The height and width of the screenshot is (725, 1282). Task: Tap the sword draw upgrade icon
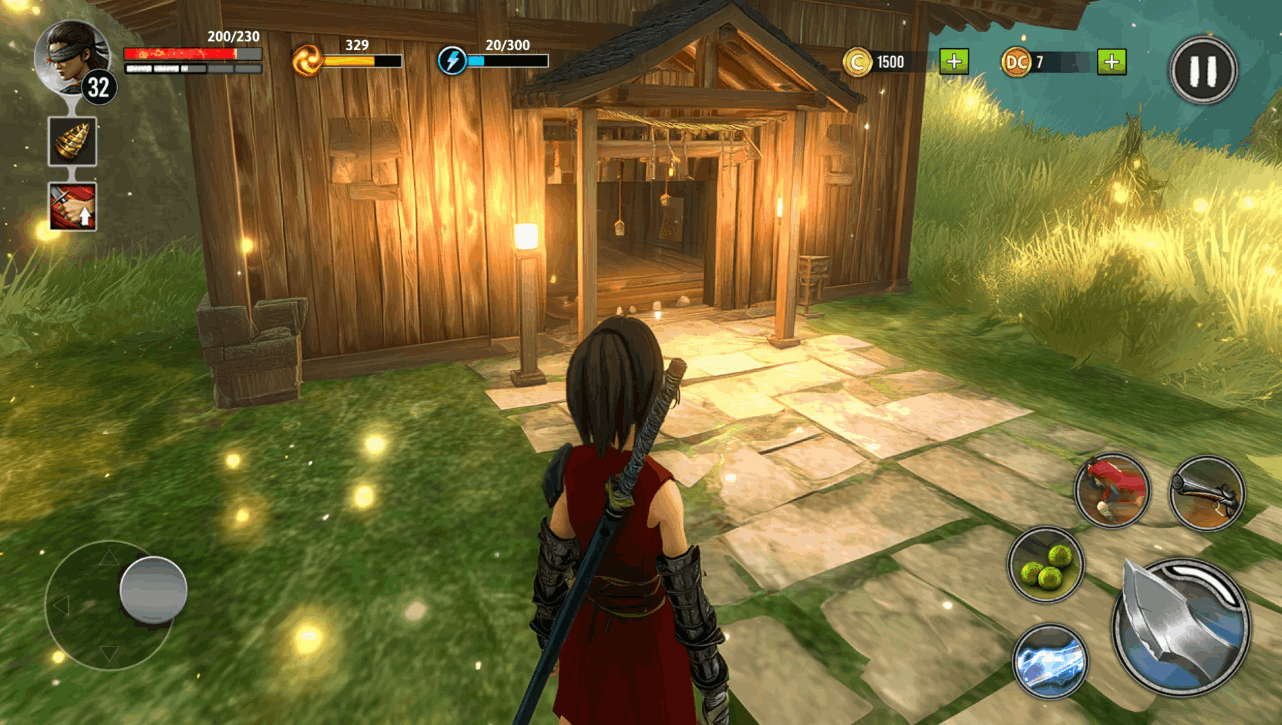coord(73,207)
